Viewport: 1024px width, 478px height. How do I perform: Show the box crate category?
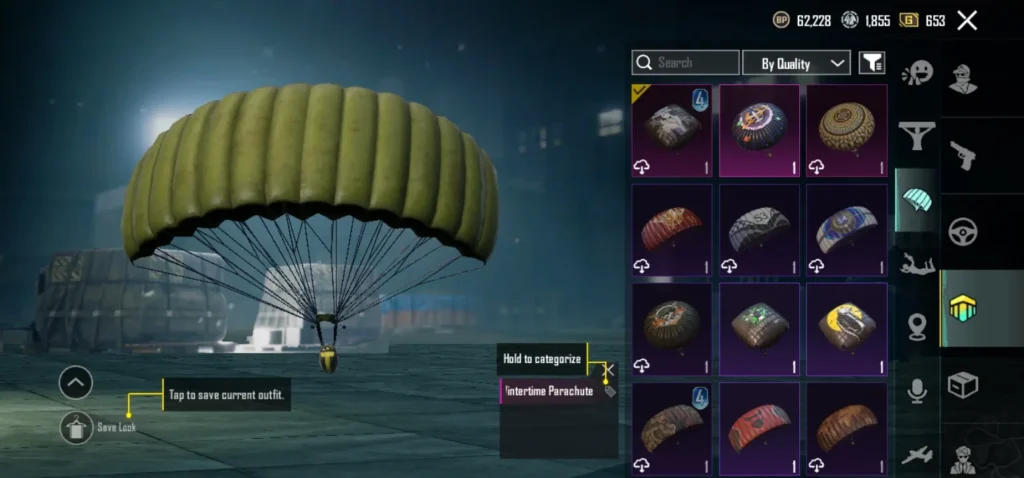[x=964, y=385]
